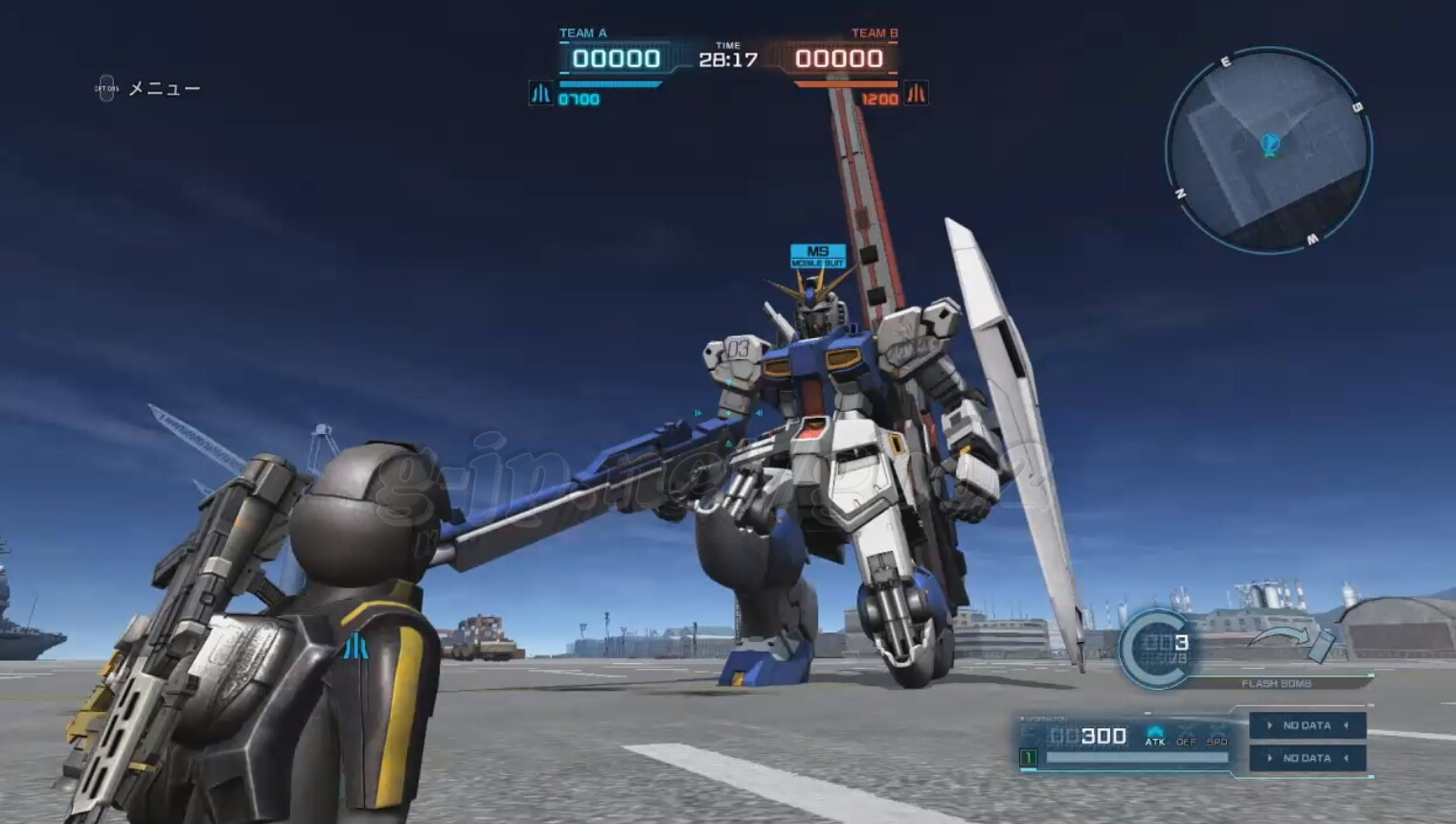This screenshot has width=1456, height=824.
Task: Select the blue player marker on minimap
Action: [x=1270, y=145]
